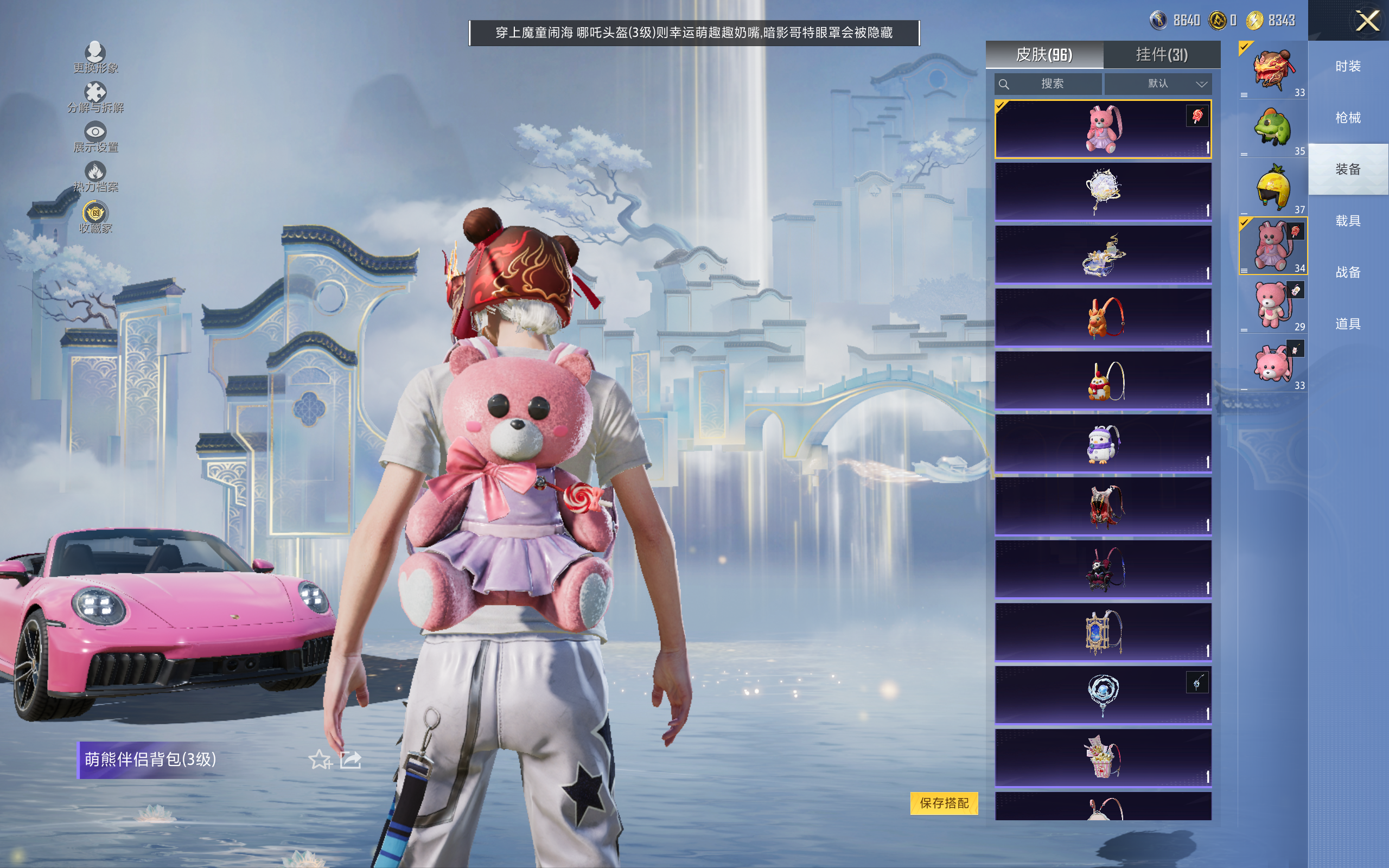This screenshot has height=868, width=1389.
Task: Click the 搜索 search field
Action: point(1049,84)
